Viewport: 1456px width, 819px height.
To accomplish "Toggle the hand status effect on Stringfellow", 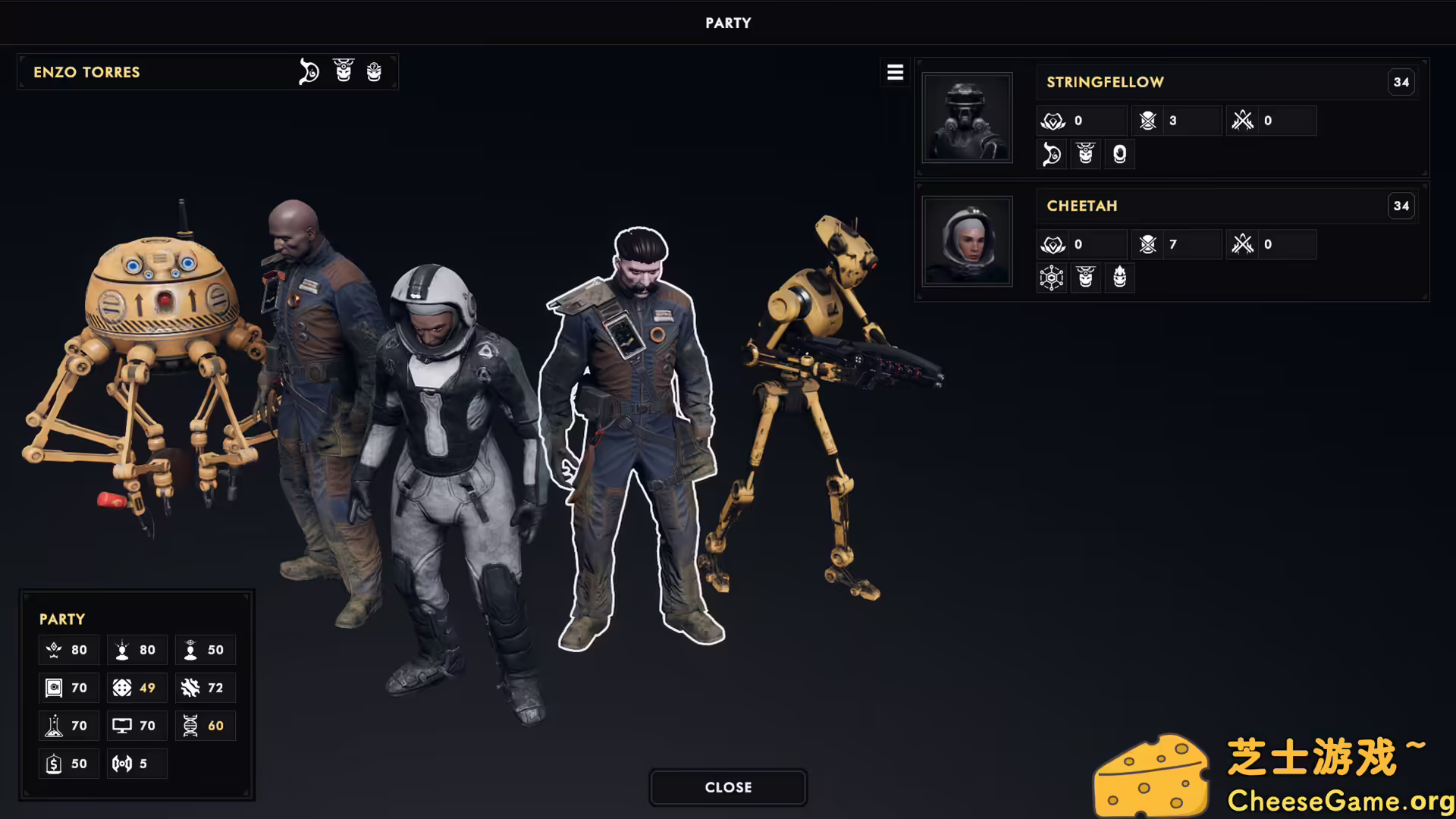I will pos(1119,154).
